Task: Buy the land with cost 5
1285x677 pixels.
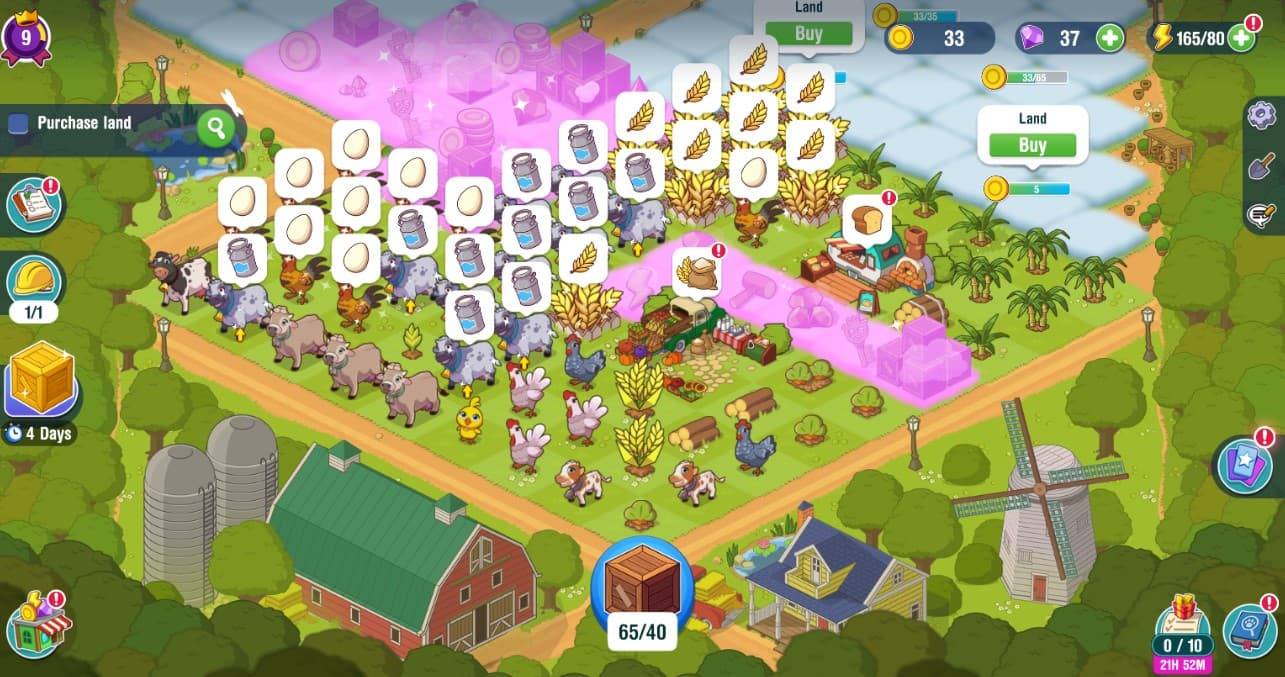Action: (x=1032, y=145)
